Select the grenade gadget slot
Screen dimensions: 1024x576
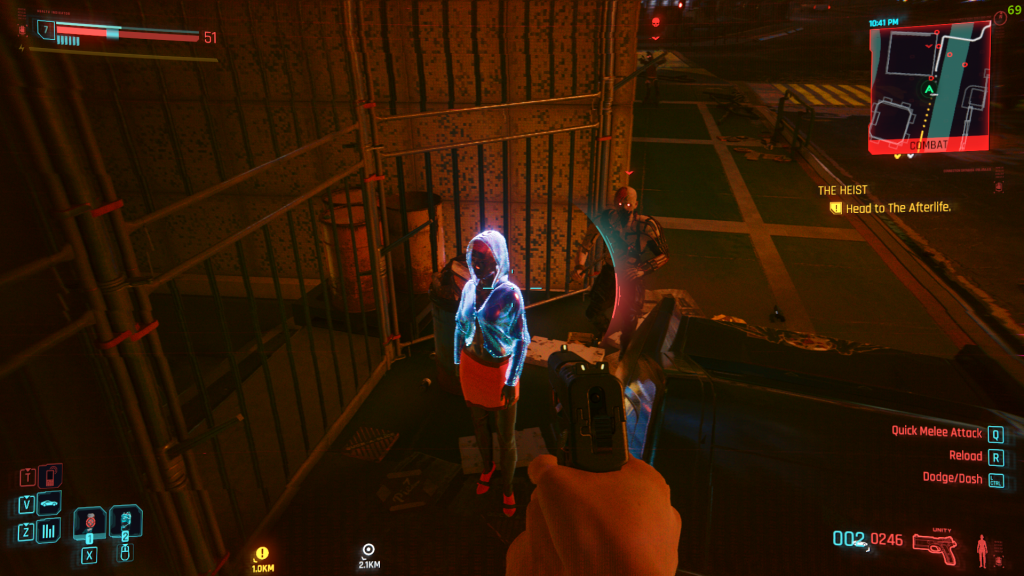125,520
